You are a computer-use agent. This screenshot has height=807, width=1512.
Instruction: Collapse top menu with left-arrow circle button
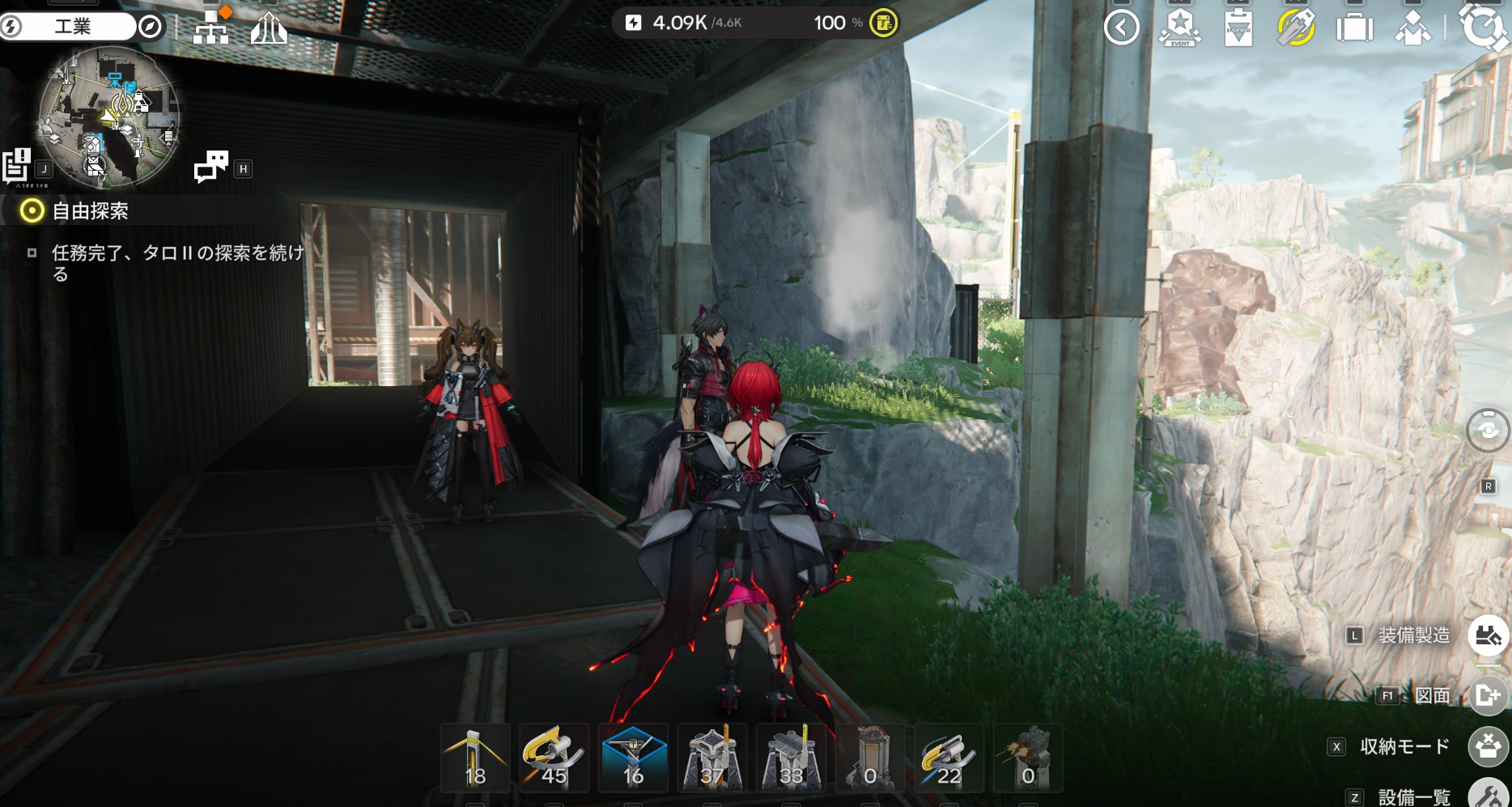pyautogui.click(x=1121, y=28)
